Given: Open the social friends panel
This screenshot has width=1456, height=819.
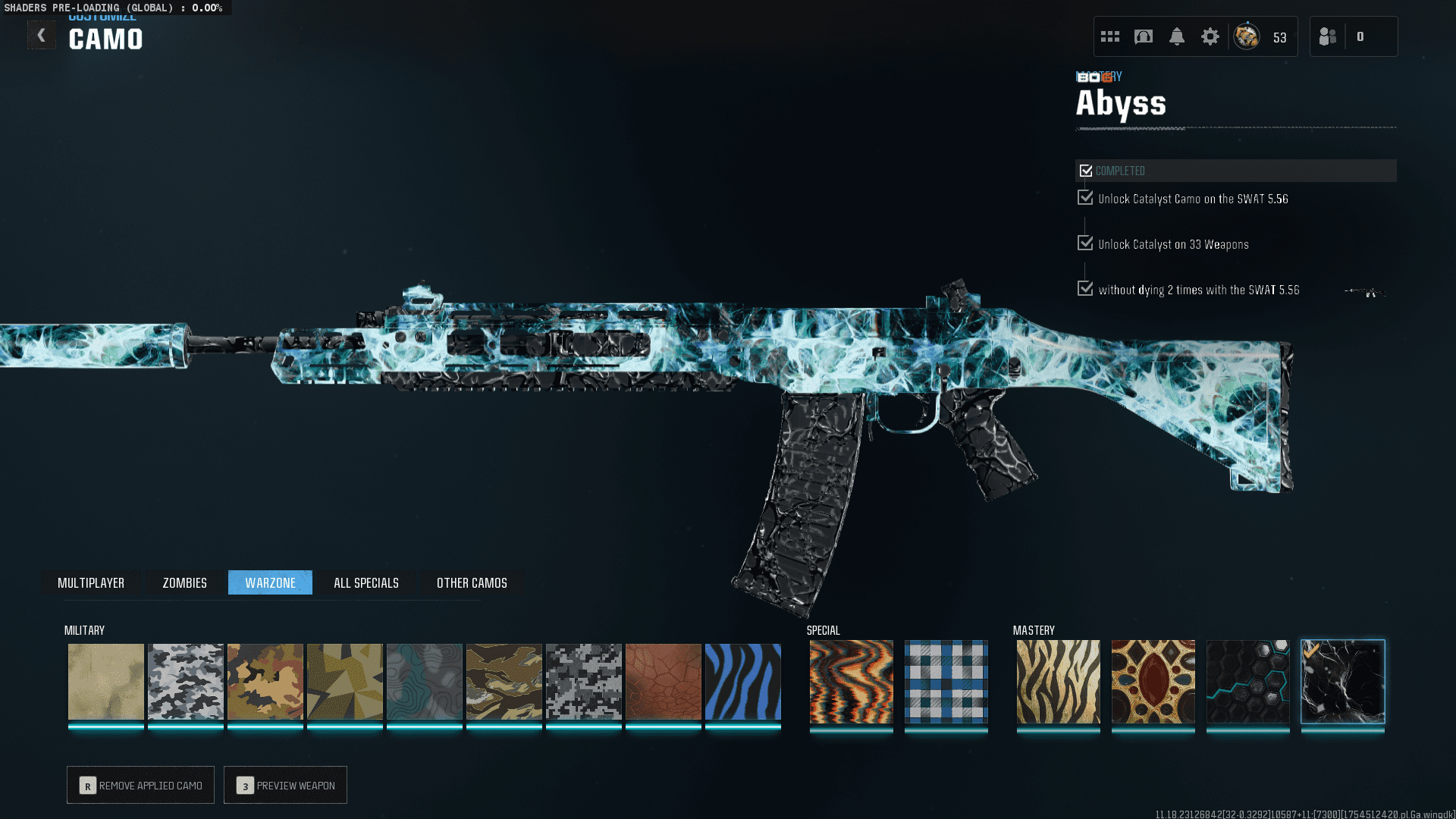Looking at the screenshot, I should [1328, 36].
